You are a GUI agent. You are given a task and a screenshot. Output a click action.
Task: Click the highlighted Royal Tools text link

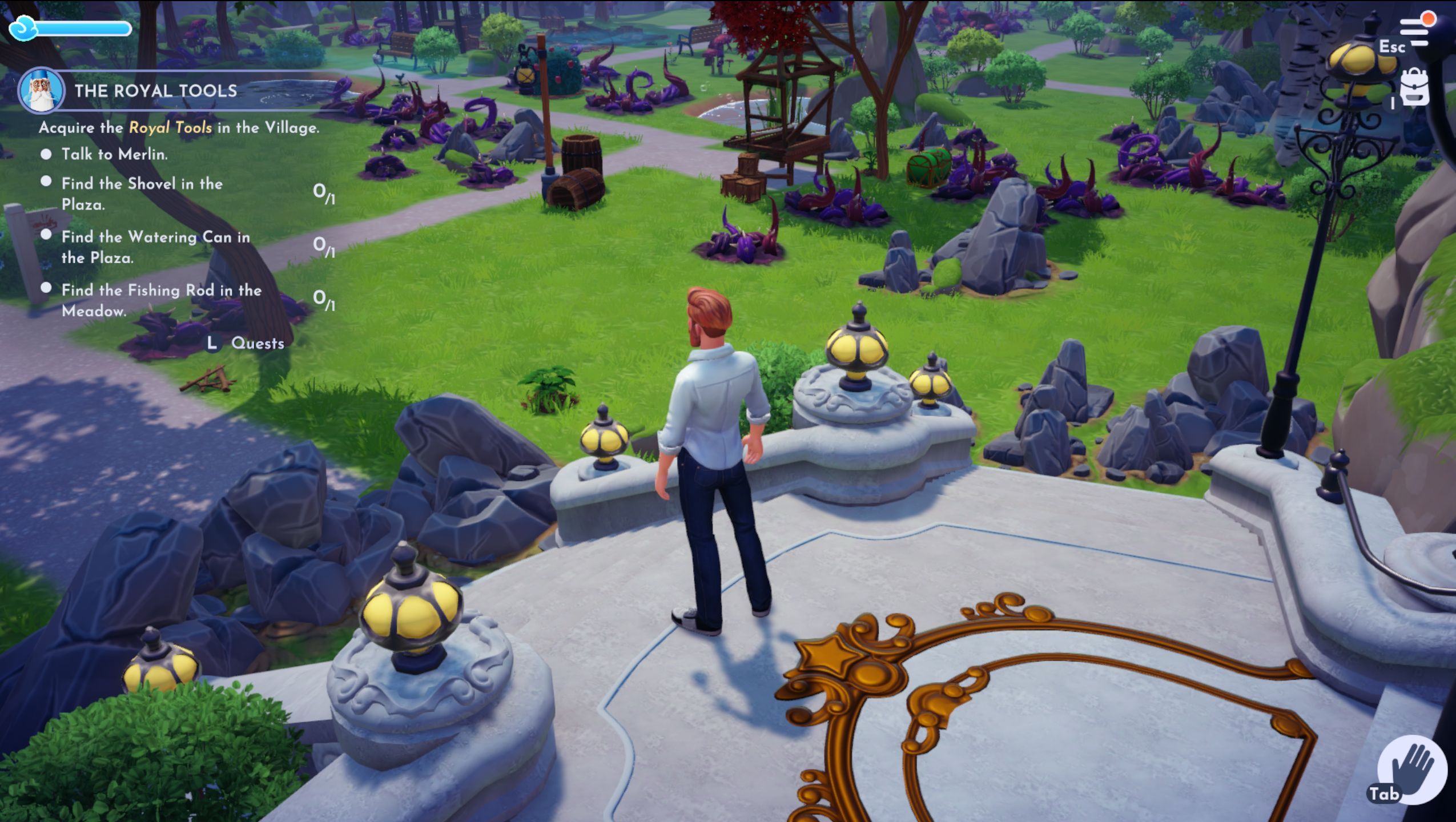170,127
